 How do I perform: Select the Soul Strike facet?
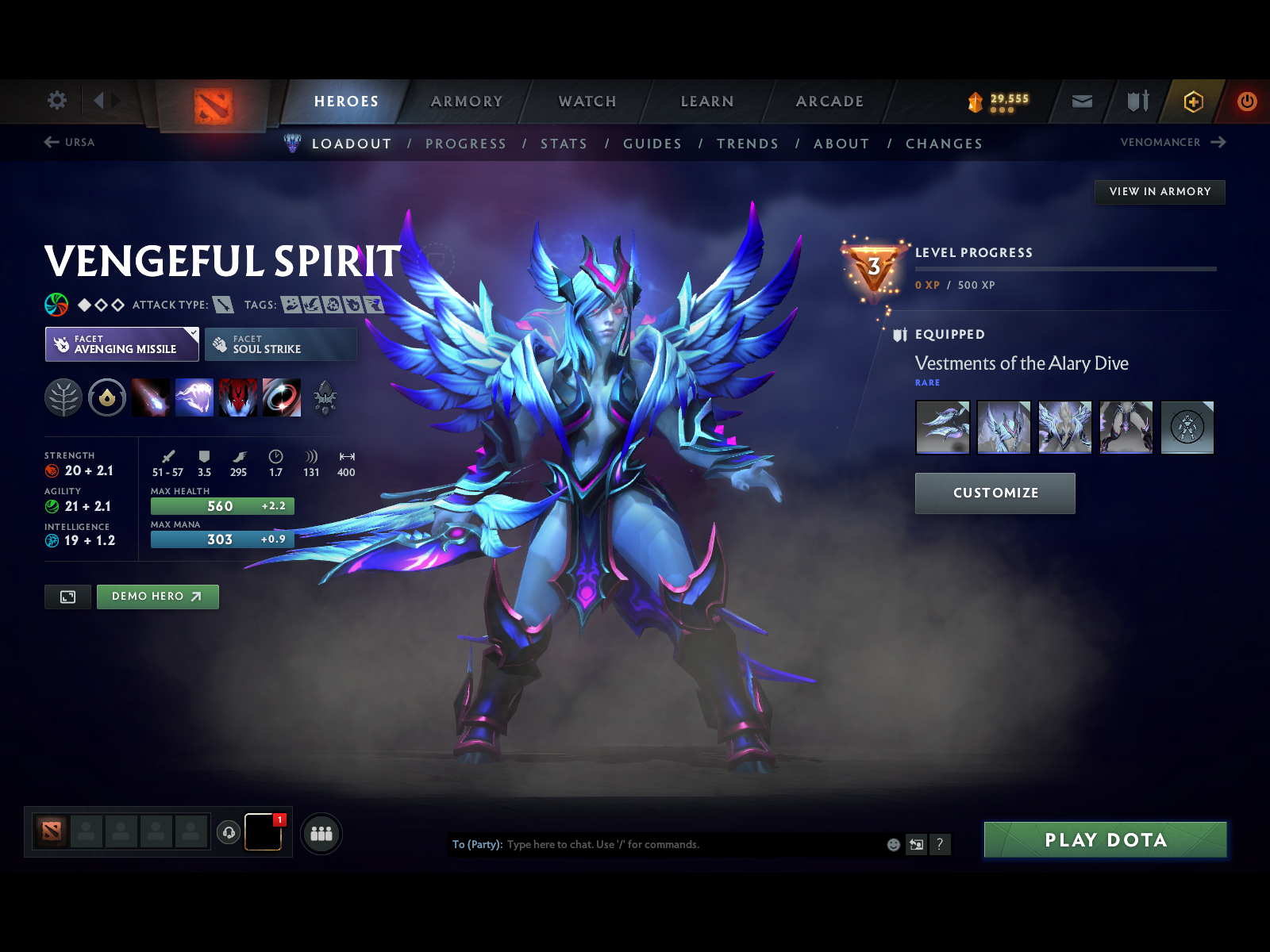pos(279,344)
